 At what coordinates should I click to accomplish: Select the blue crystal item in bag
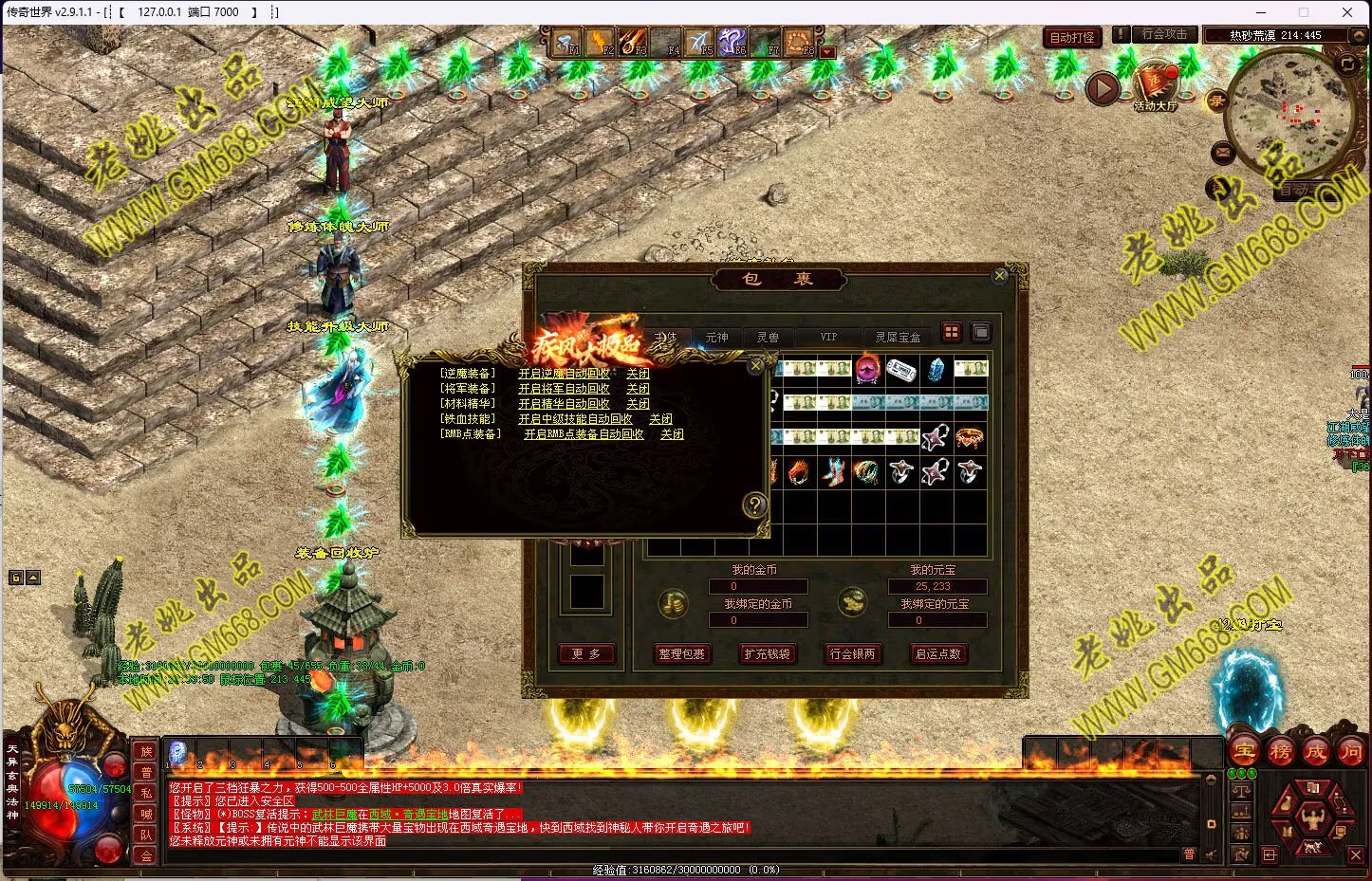pyautogui.click(x=936, y=369)
